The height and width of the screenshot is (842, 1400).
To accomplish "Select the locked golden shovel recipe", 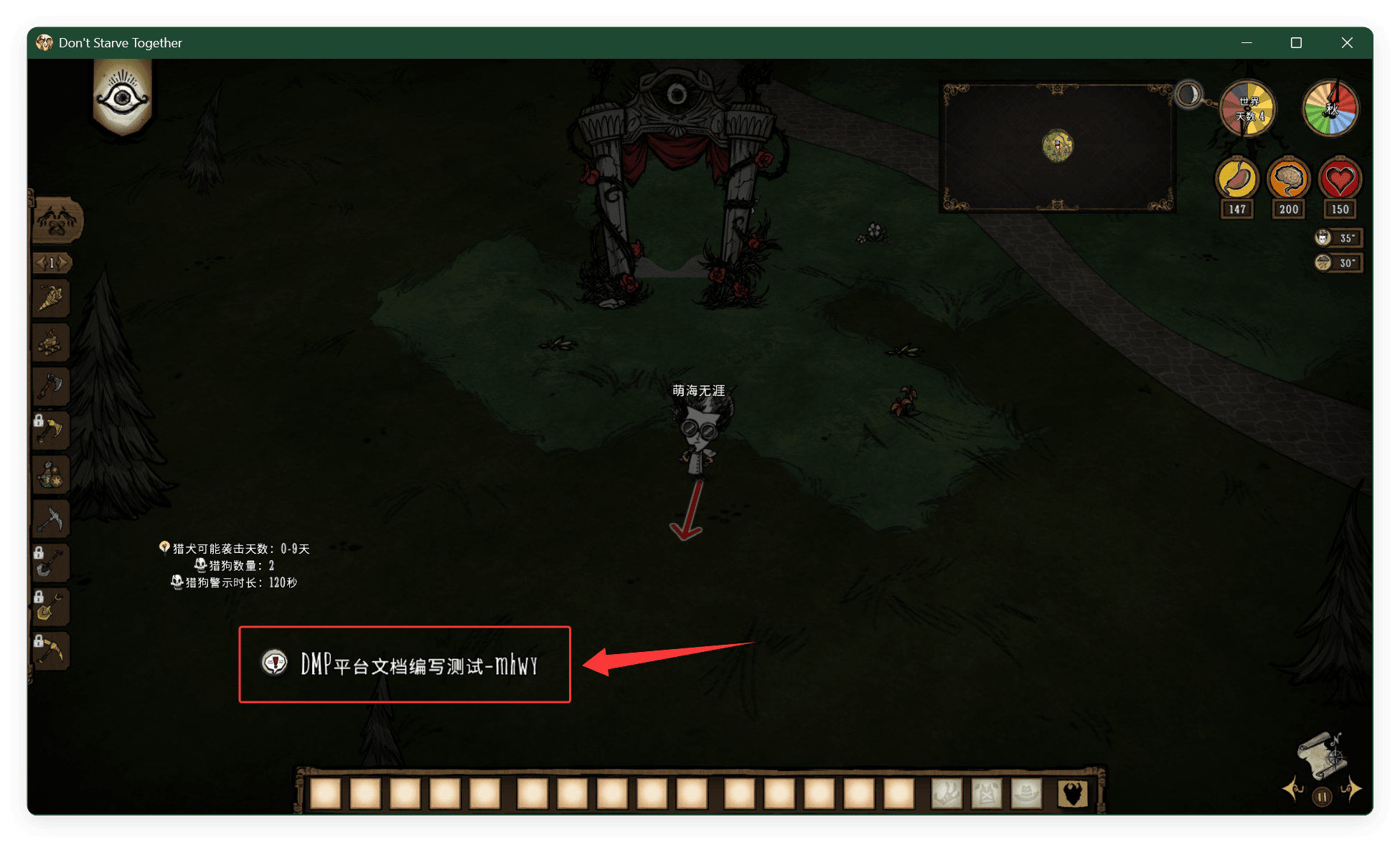I will (x=51, y=607).
